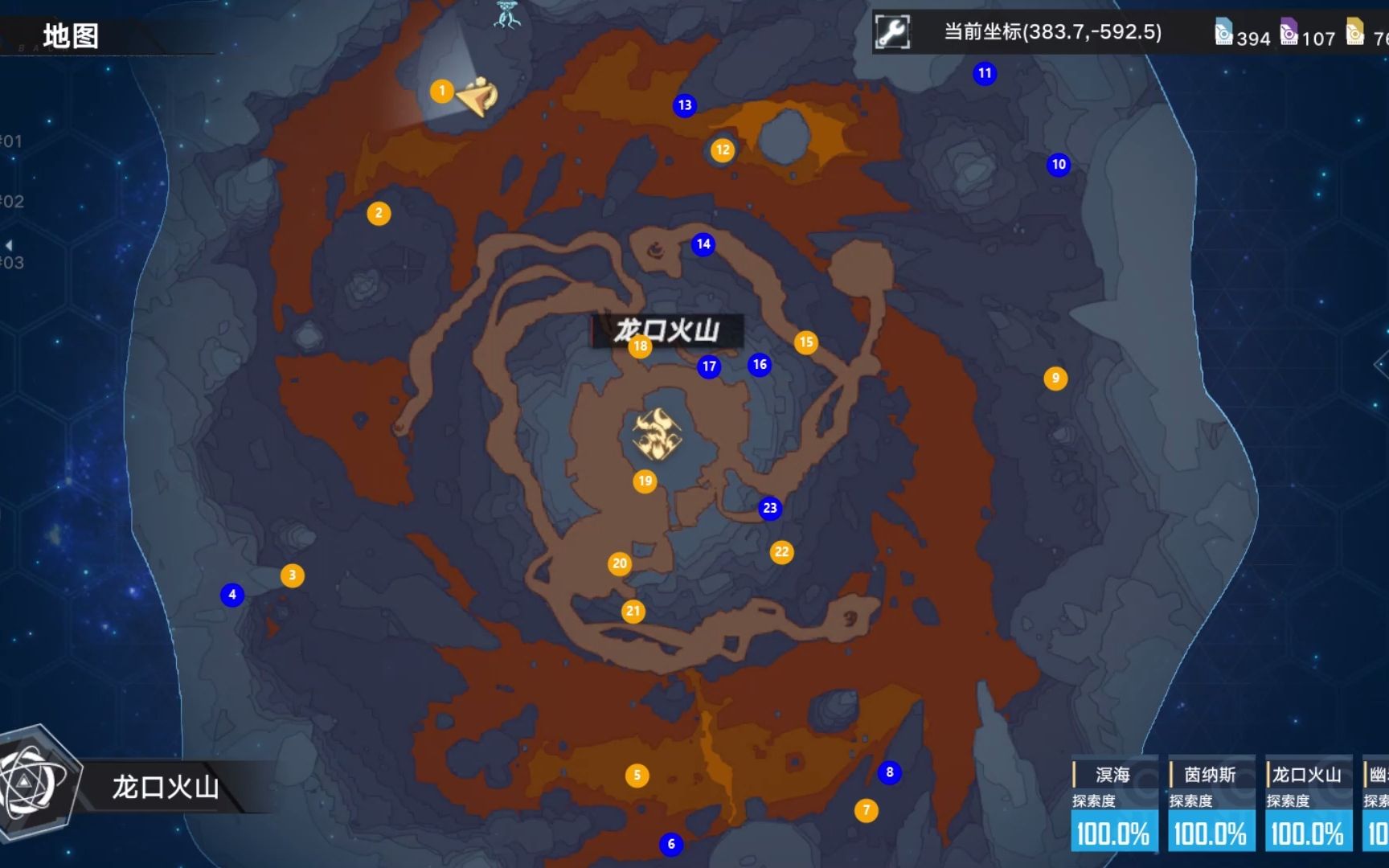Click the wrench icon beside current coordinates
Image resolution: width=1389 pixels, height=868 pixels.
point(894,33)
